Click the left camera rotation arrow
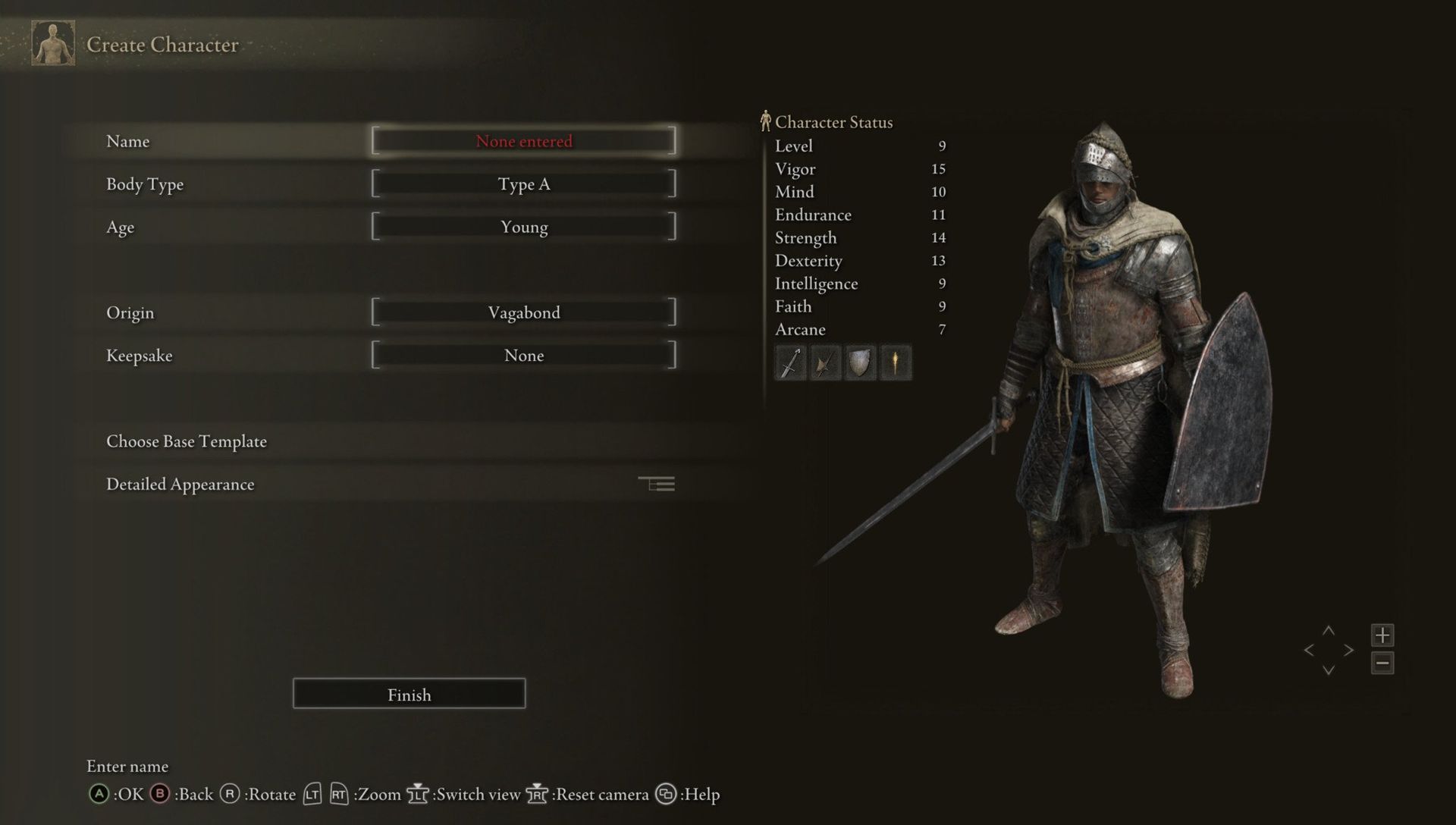Viewport: 1456px width, 825px height. (x=1310, y=650)
